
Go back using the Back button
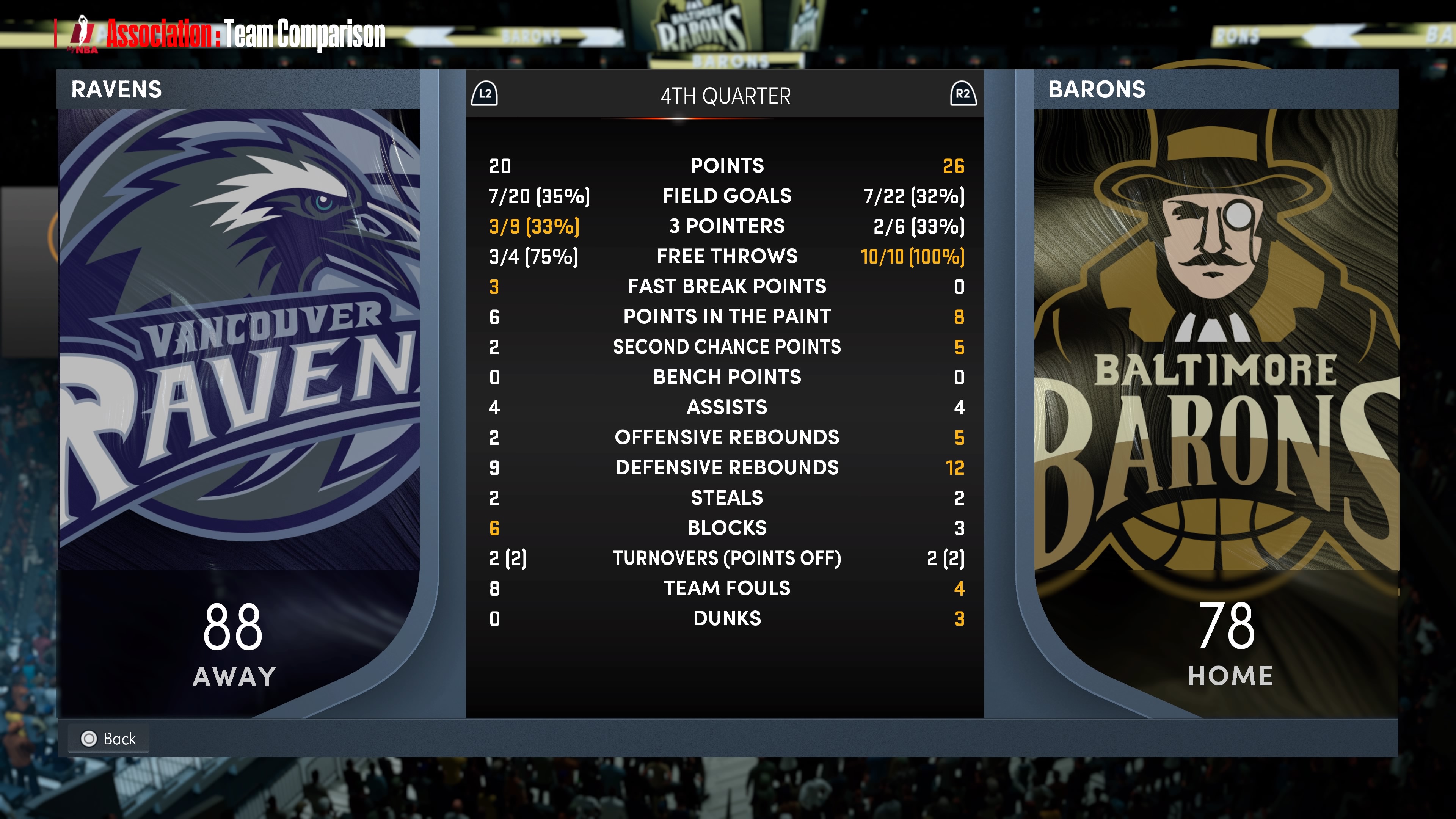[x=108, y=738]
